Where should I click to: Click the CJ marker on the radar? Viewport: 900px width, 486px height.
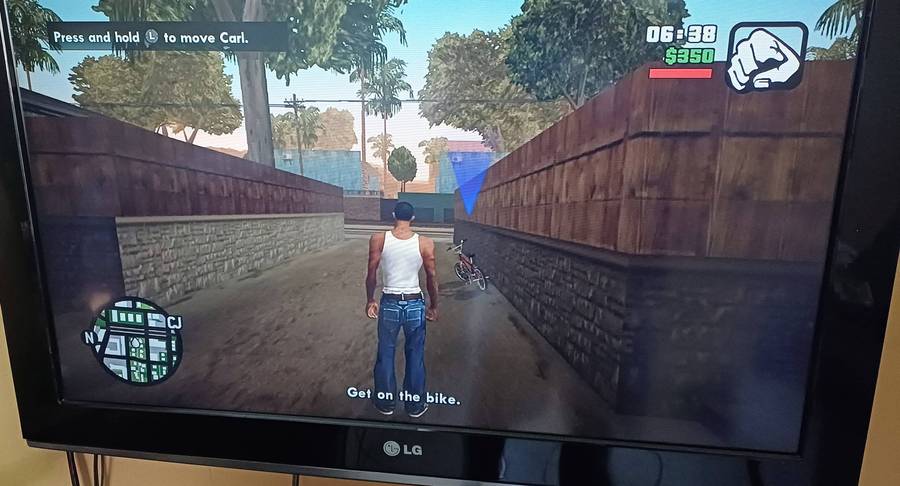(174, 322)
